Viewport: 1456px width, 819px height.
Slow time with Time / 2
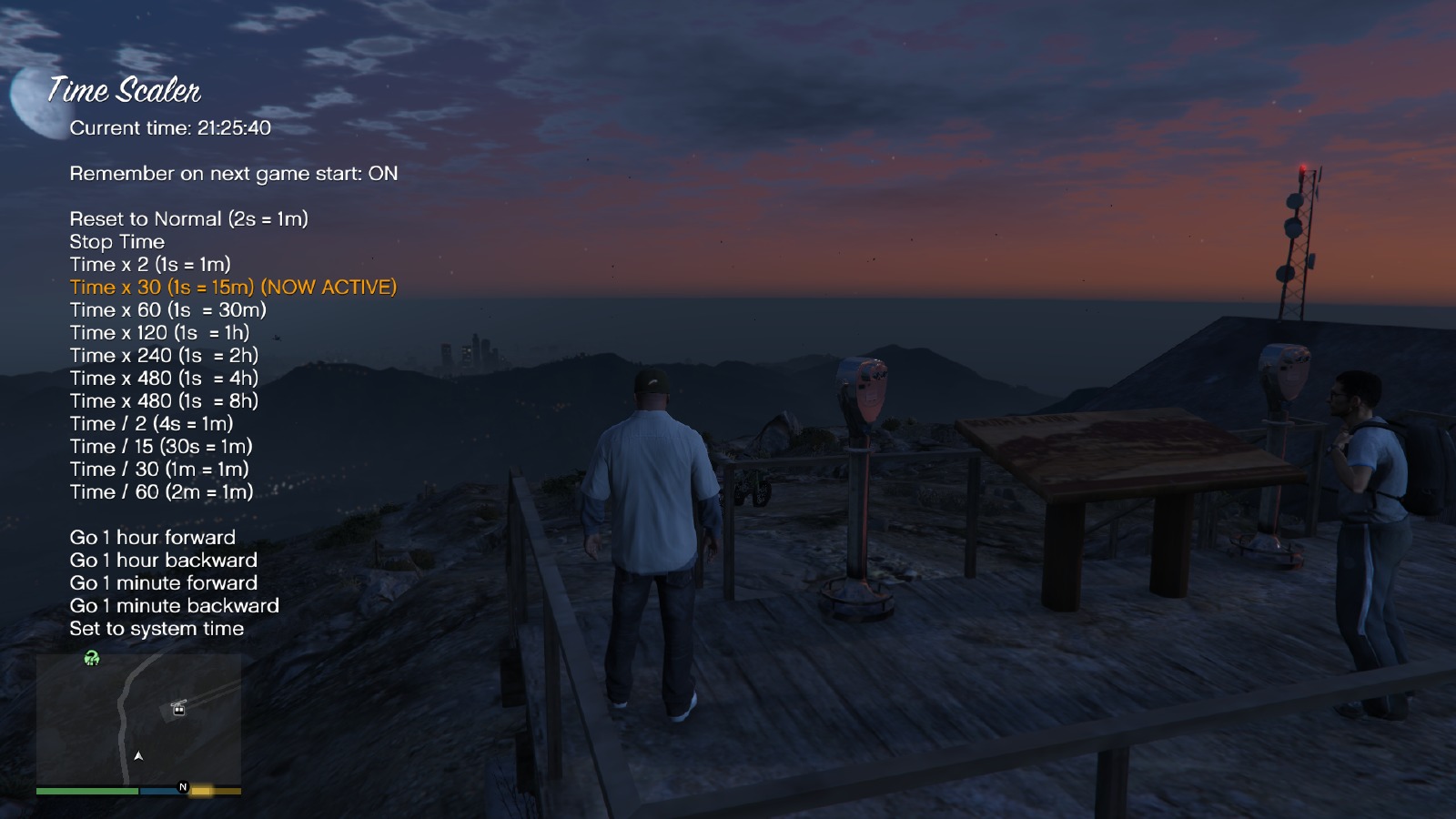coord(151,424)
